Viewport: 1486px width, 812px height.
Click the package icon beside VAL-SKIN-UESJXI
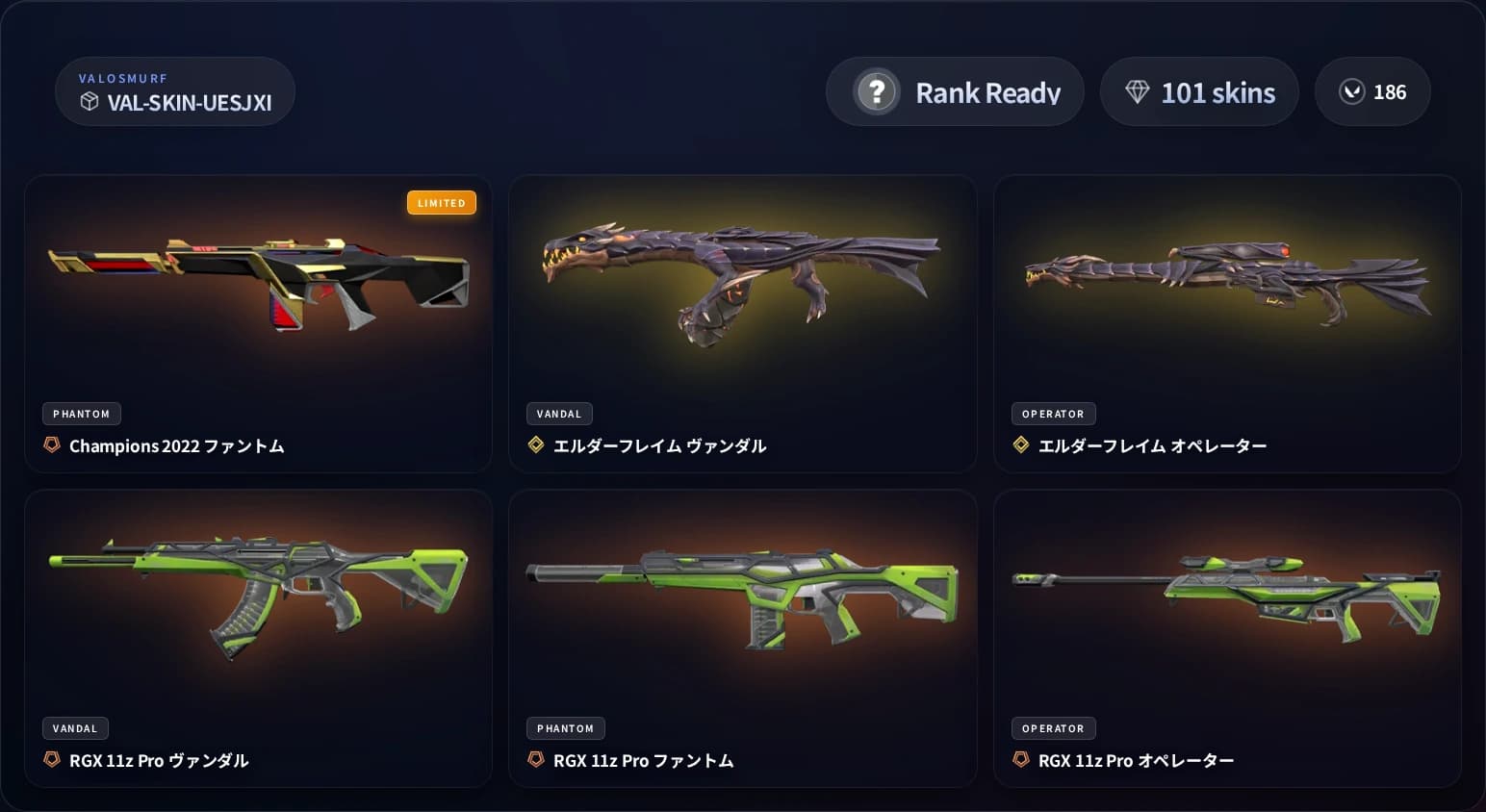click(90, 100)
